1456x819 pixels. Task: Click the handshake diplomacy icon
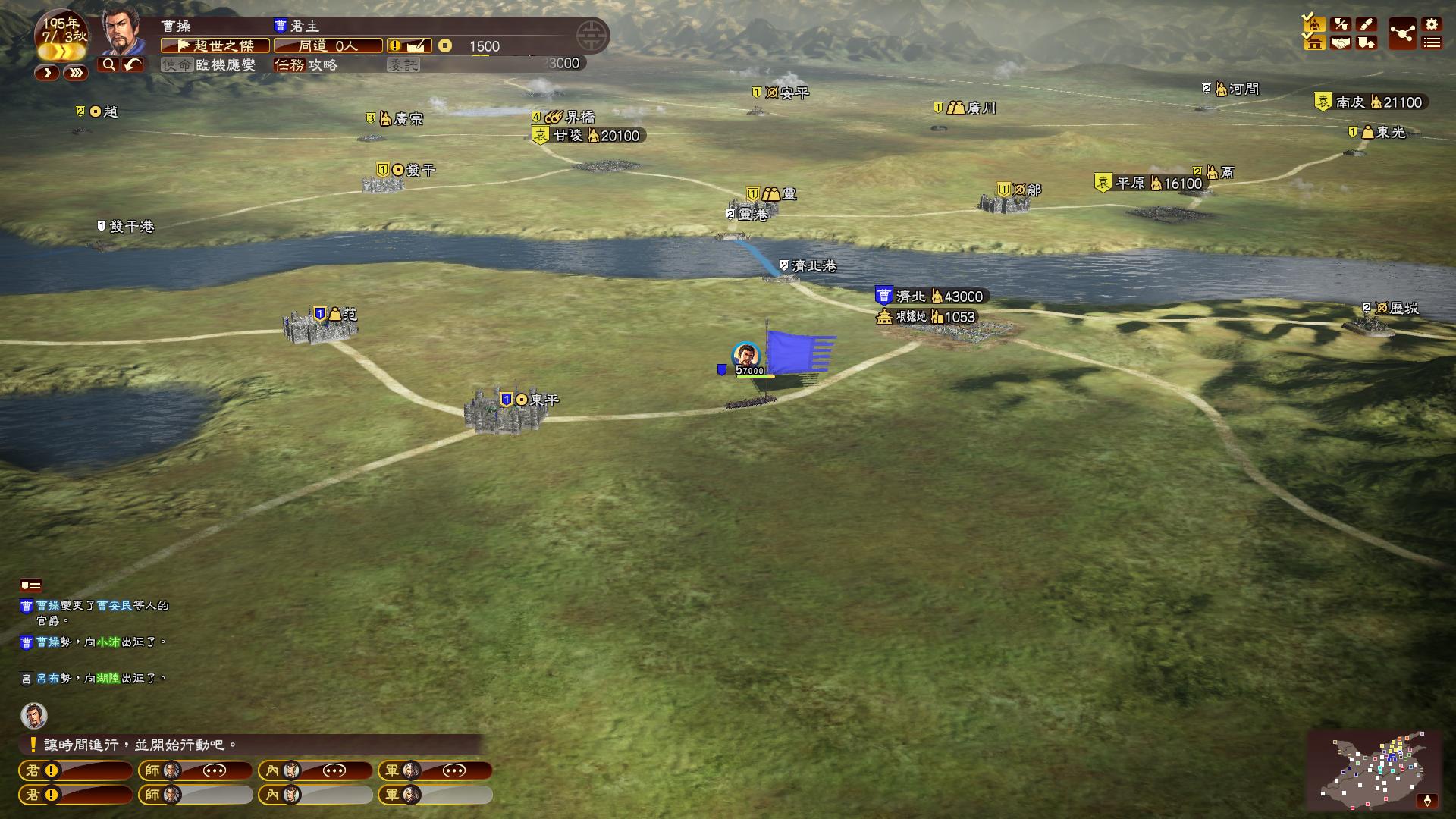[x=1341, y=43]
